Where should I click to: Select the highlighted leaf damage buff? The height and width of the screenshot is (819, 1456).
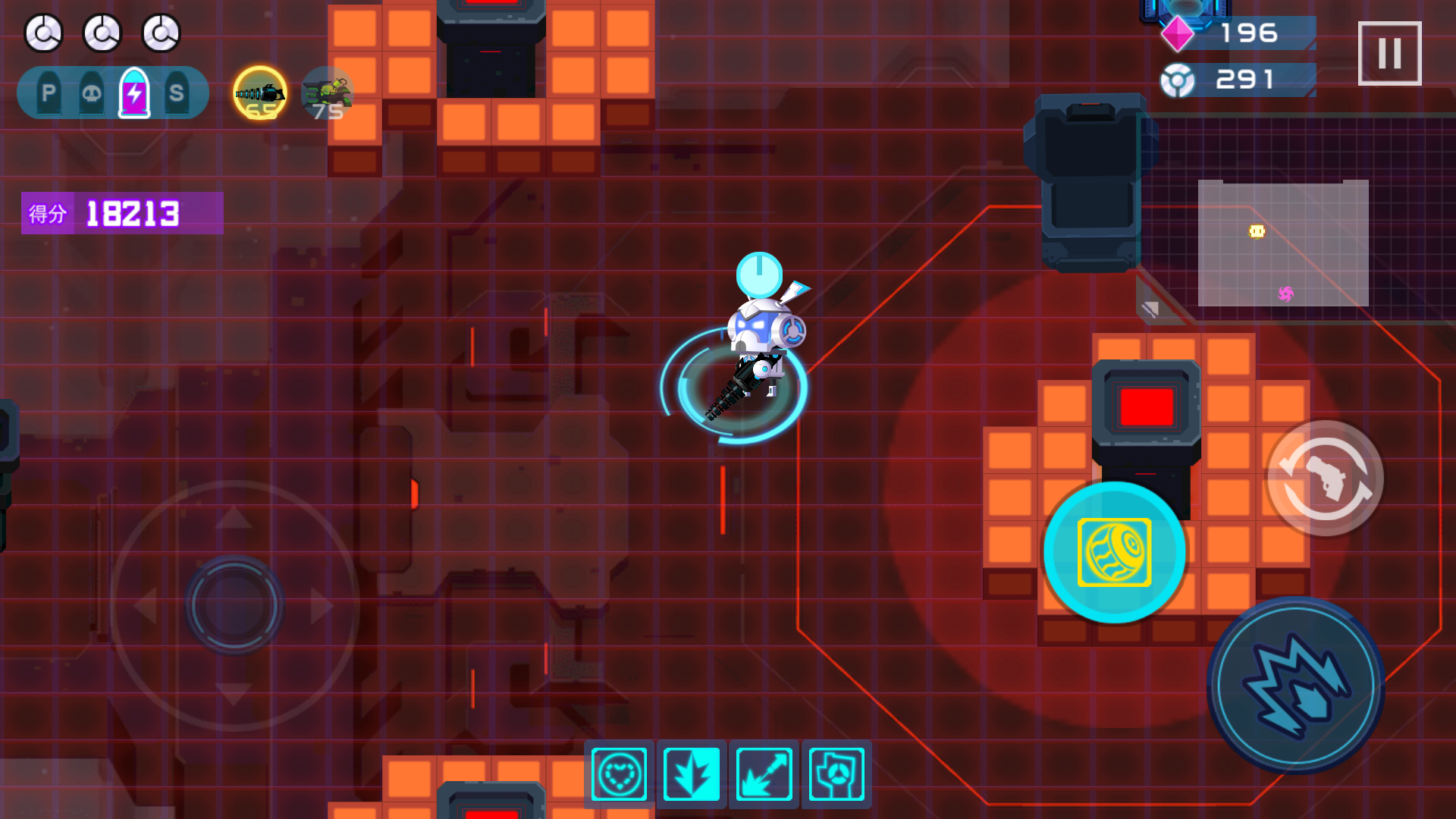tap(691, 774)
